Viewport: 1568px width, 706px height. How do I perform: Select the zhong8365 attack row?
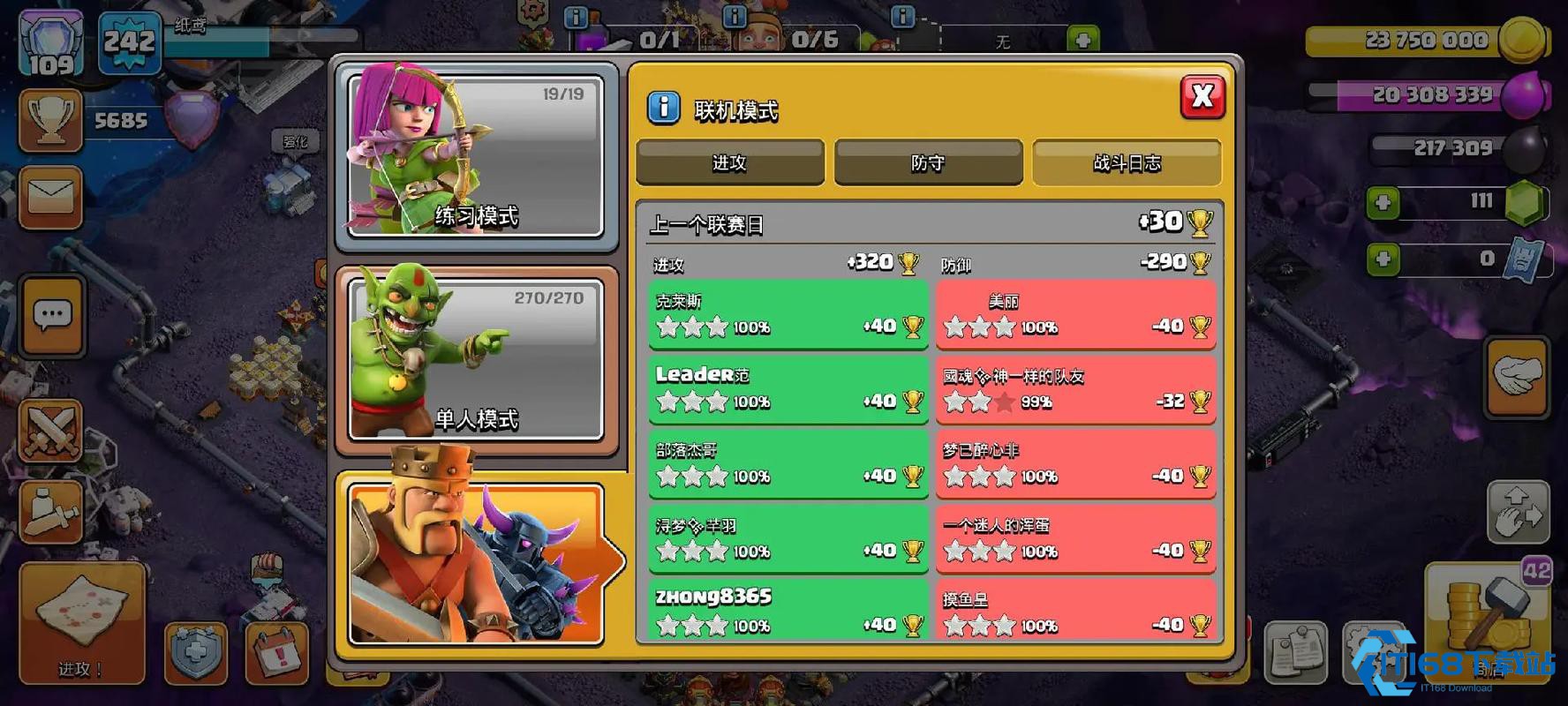pos(788,611)
